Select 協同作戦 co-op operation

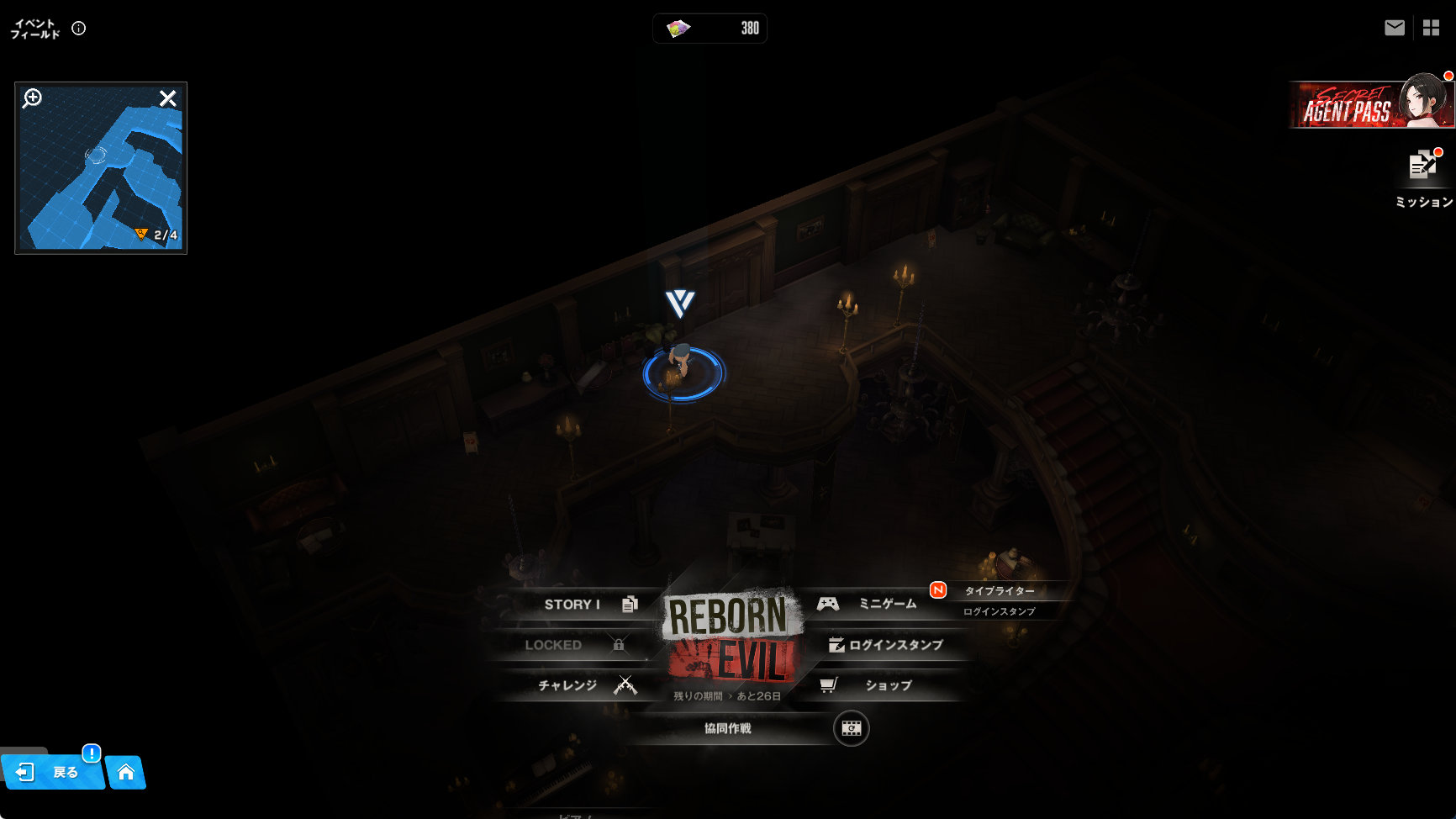pos(728,728)
